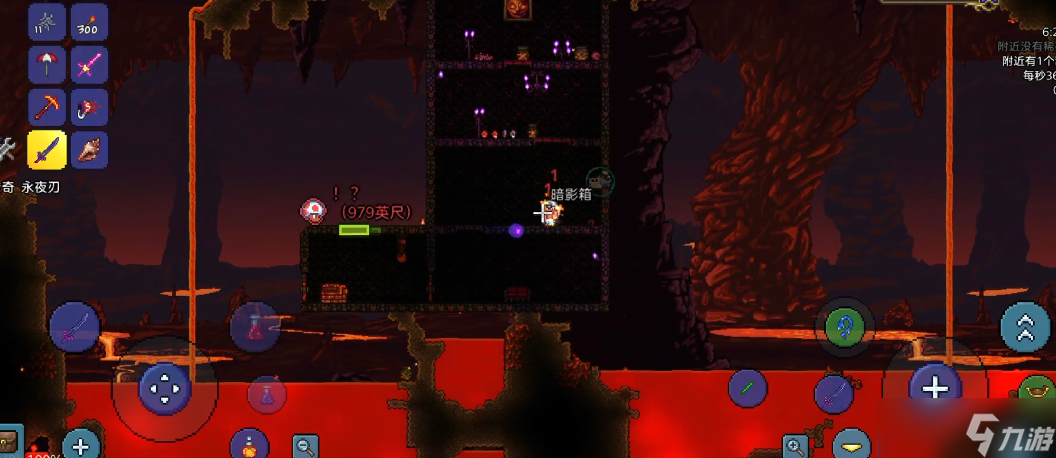The width and height of the screenshot is (1056, 458).
Task: Use the orange buff potion quick button
Action: coord(248,445)
